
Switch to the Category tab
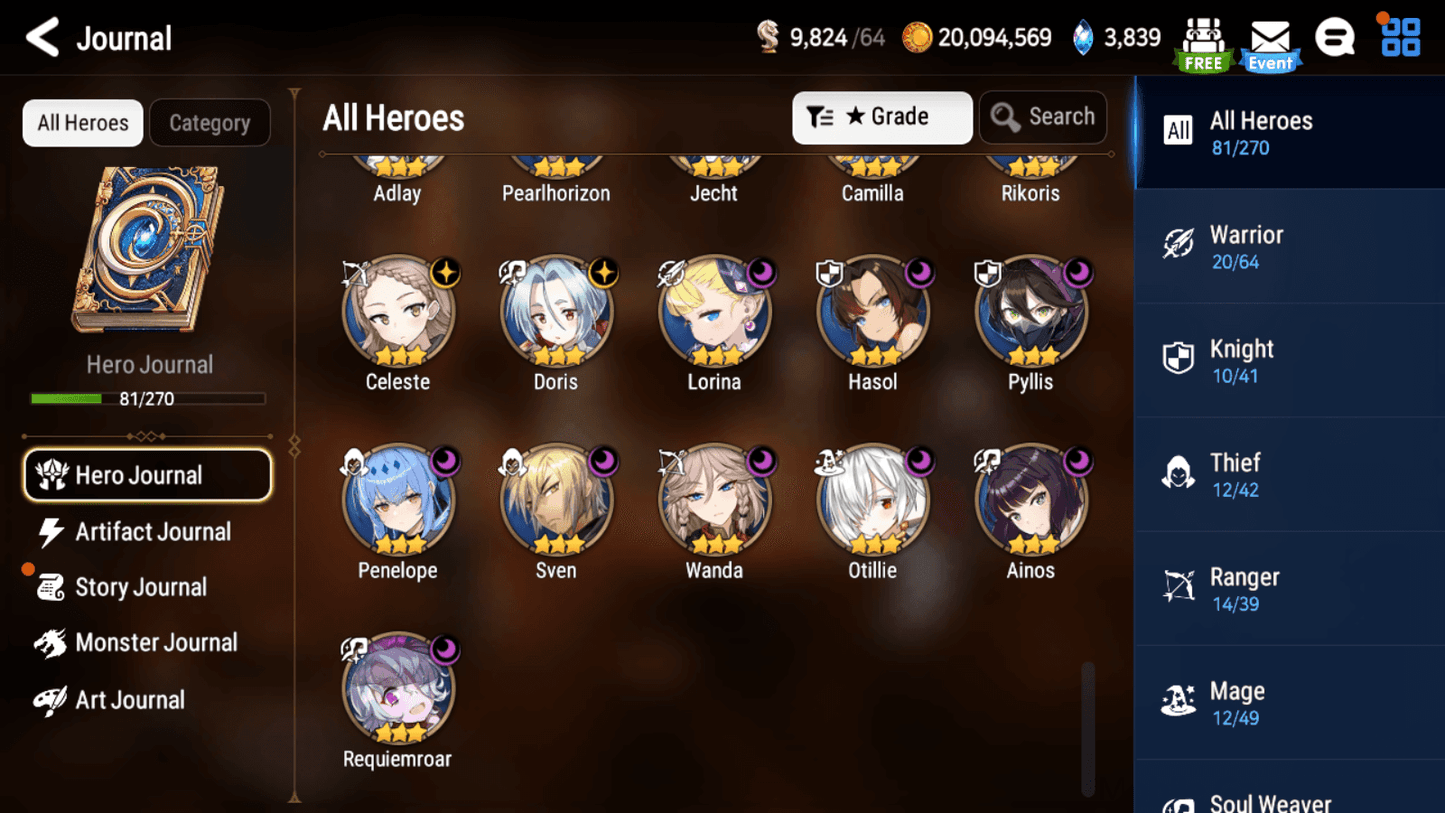coord(209,123)
